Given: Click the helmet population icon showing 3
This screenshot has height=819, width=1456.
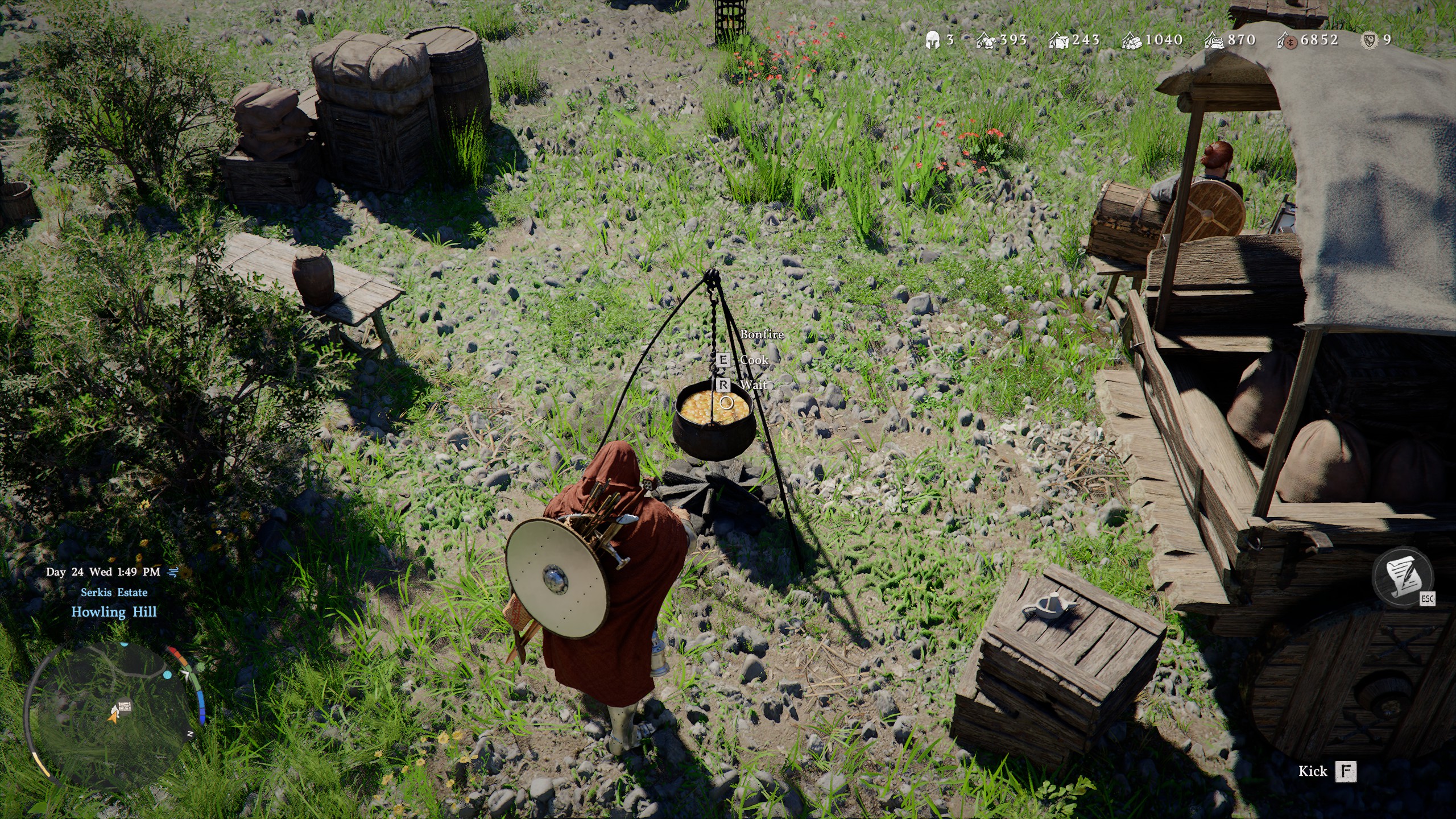Looking at the screenshot, I should point(933,40).
